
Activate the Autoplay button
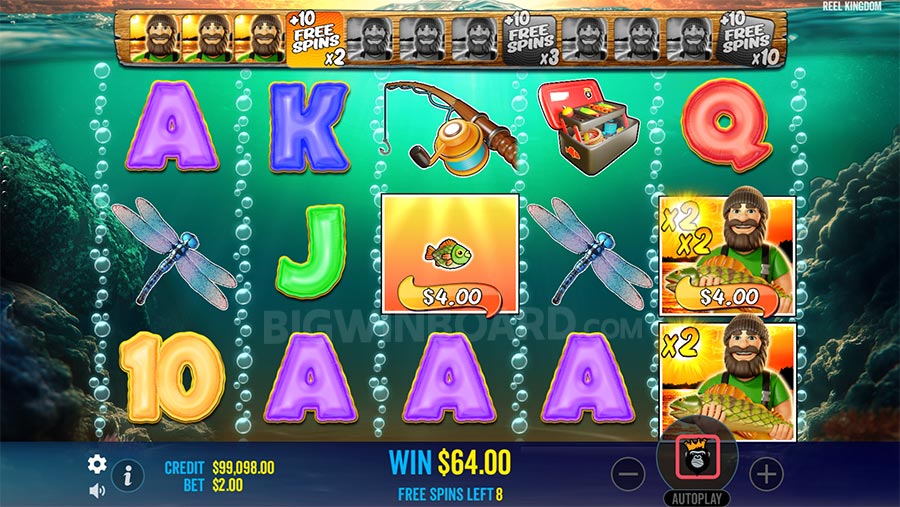pos(696,497)
